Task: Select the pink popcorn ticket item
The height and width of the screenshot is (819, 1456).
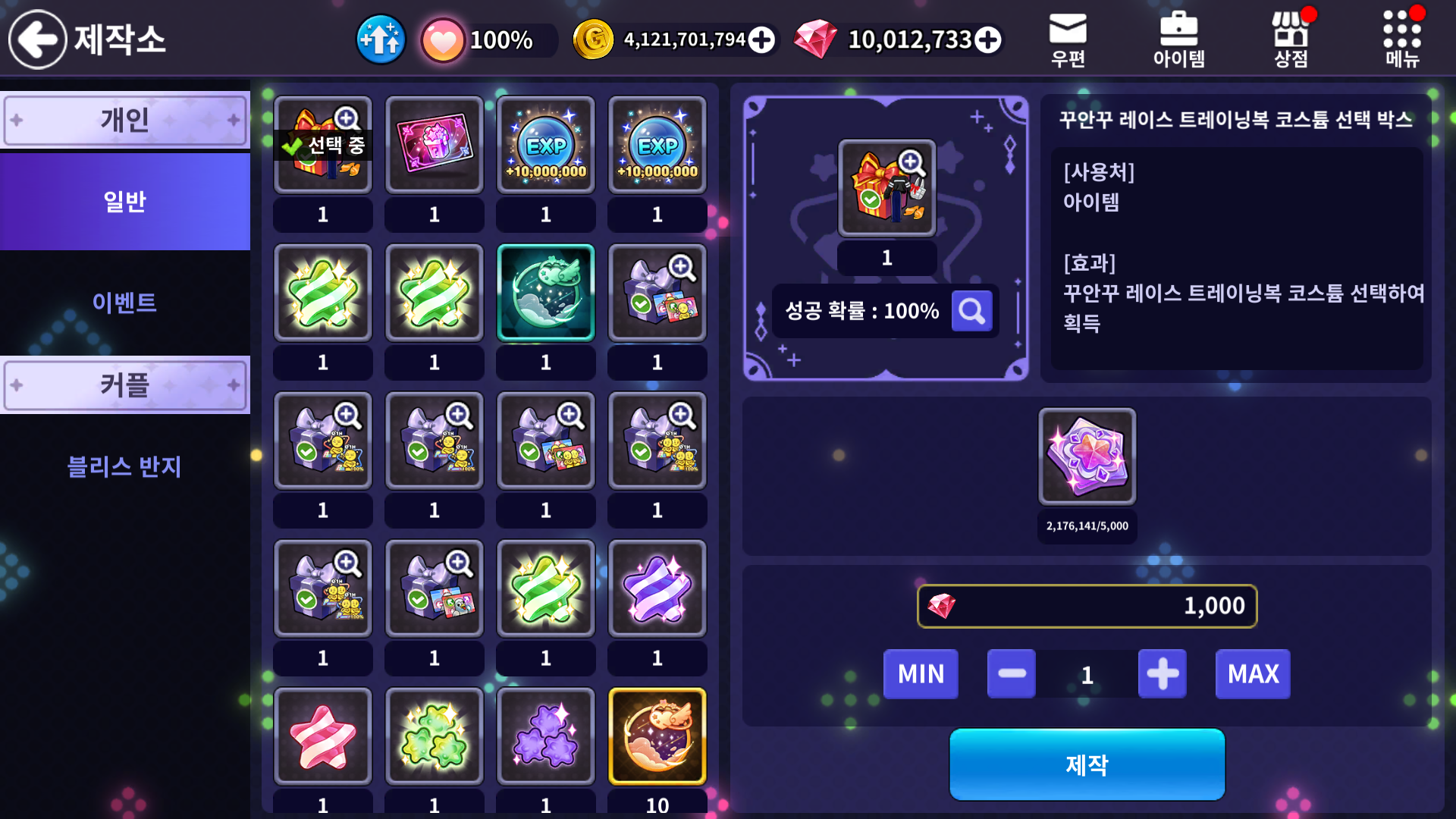Action: (x=435, y=144)
